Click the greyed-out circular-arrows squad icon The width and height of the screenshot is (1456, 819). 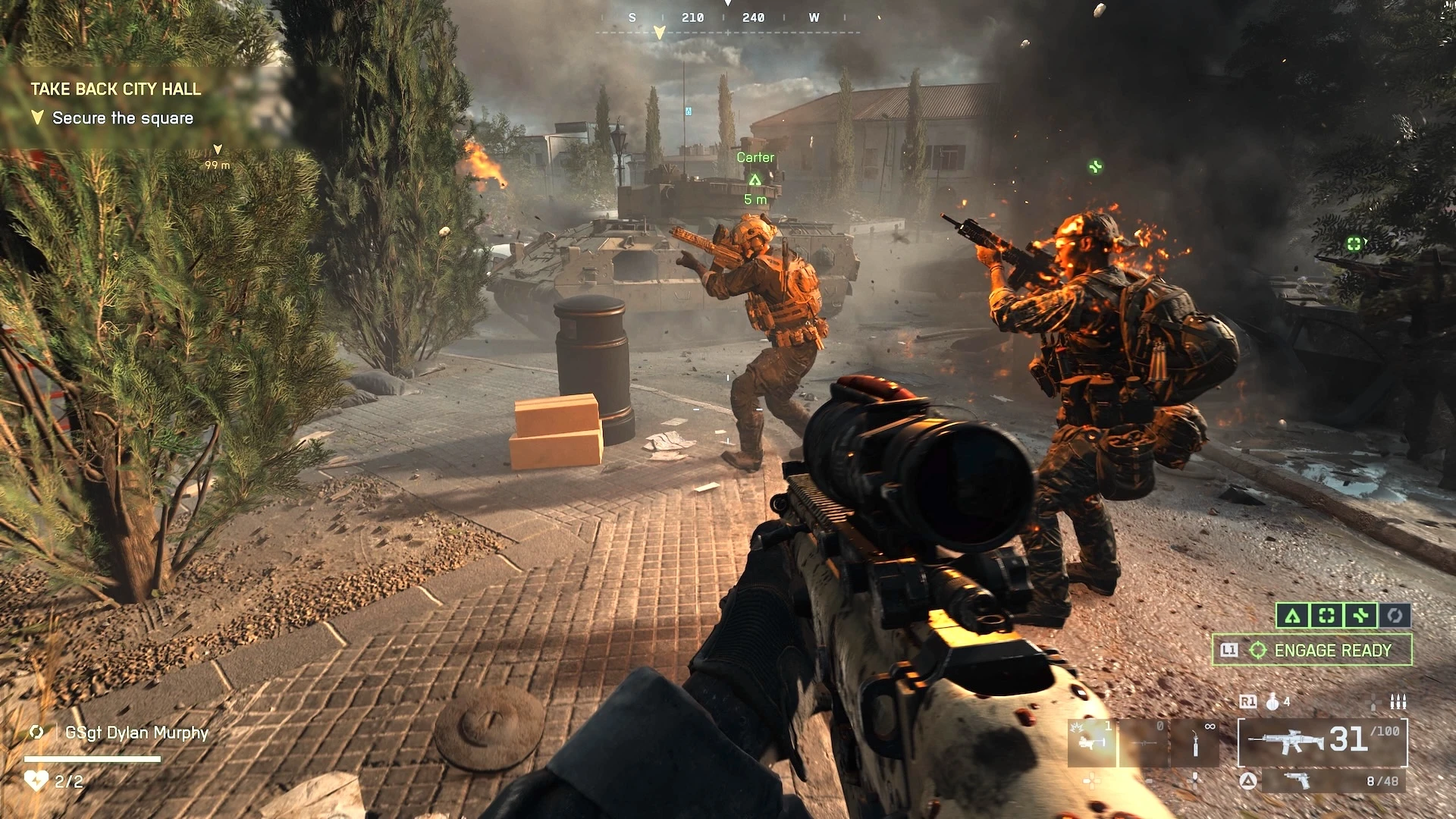(x=1395, y=616)
